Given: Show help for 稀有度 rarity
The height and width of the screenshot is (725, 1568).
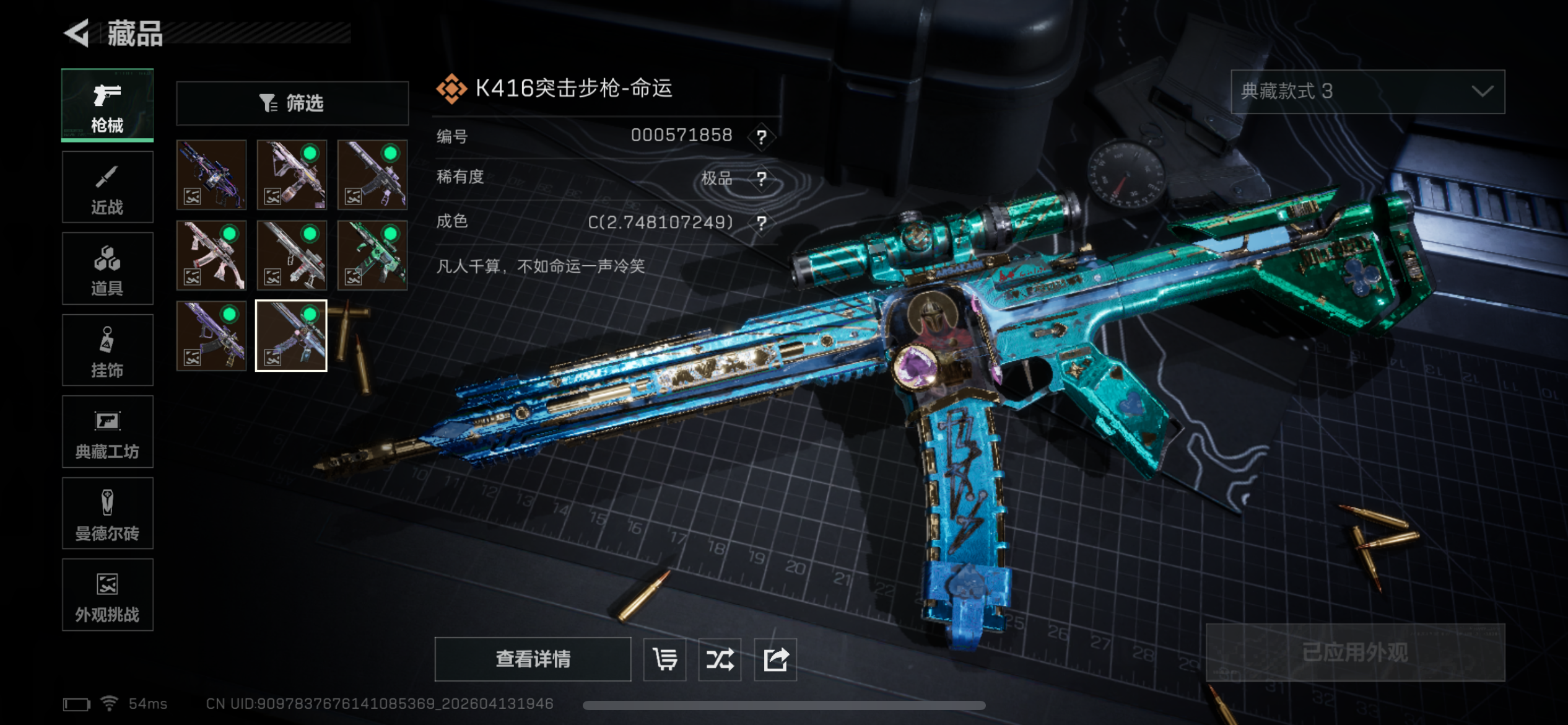Looking at the screenshot, I should [x=762, y=179].
